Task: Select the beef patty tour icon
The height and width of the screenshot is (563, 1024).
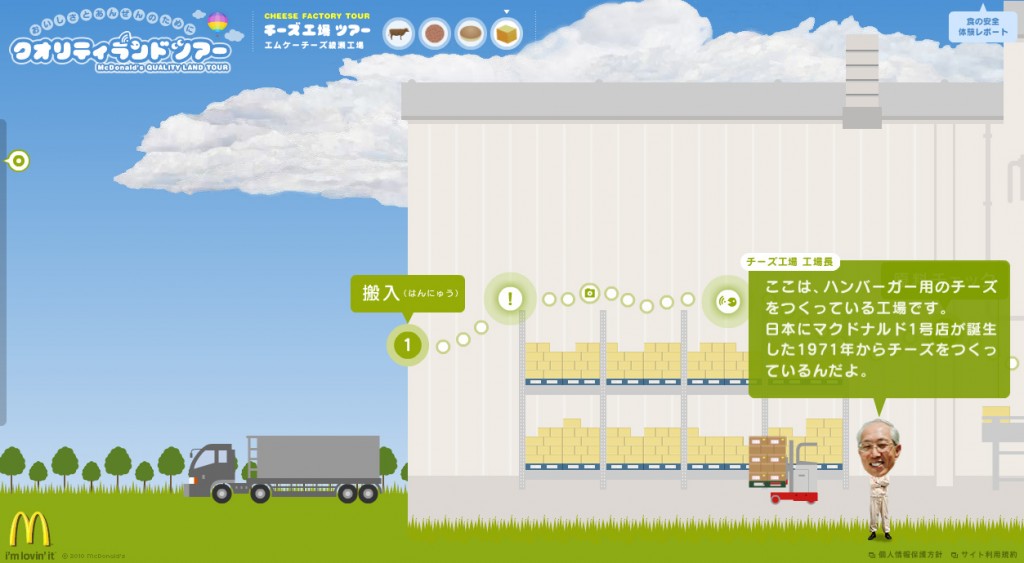Action: coord(435,34)
